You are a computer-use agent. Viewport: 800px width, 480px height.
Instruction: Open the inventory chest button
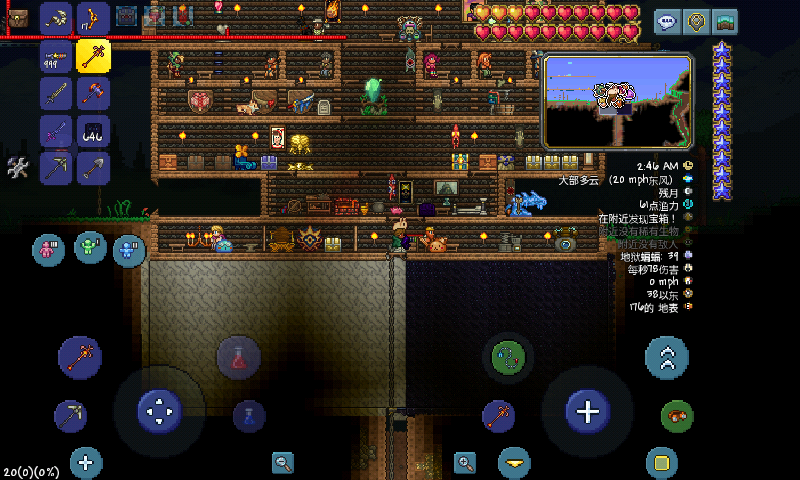coord(17,18)
